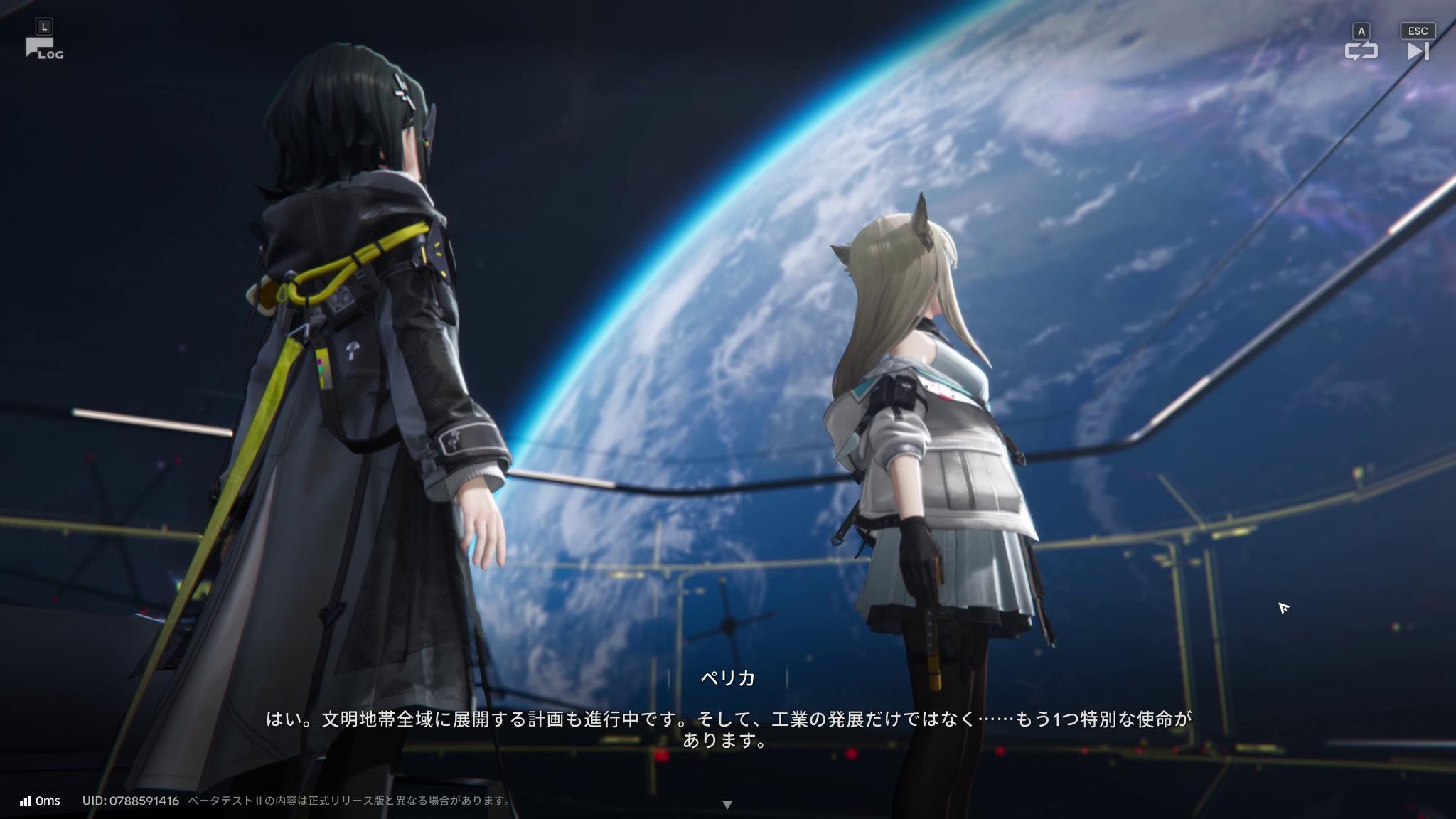1456x819 pixels.
Task: Click the ▼ continue arrow at bottom
Action: (x=728, y=802)
